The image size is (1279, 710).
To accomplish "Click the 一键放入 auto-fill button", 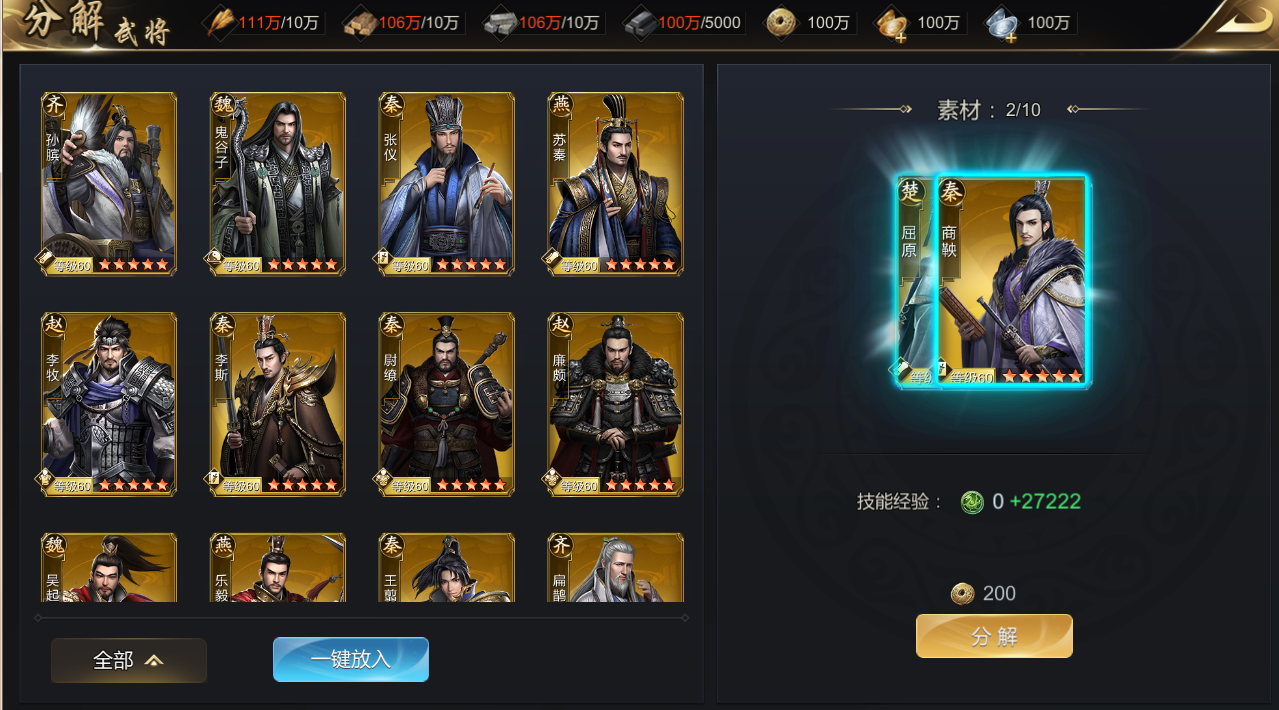I will pyautogui.click(x=351, y=659).
